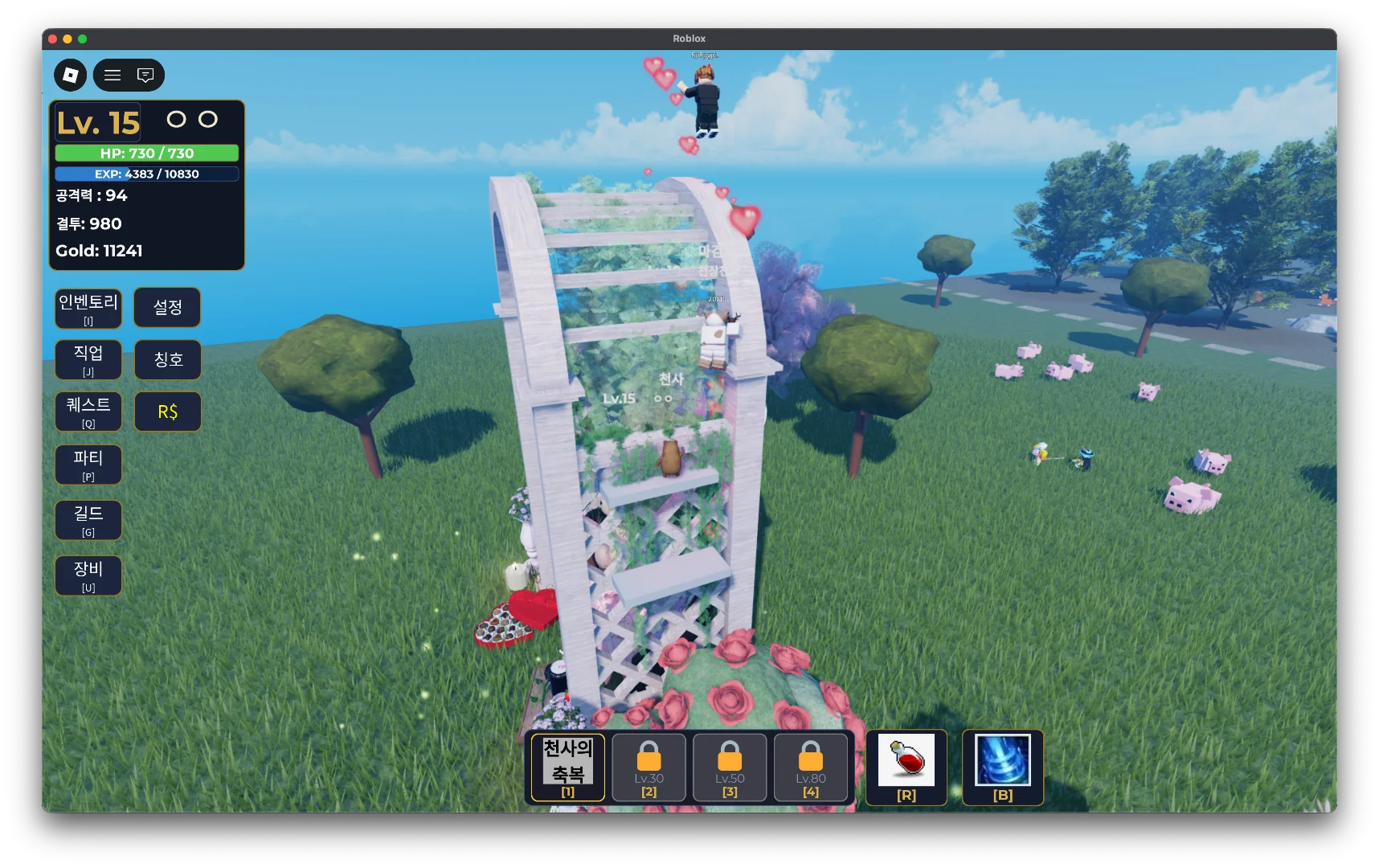Minimize the Roblox window
The height and width of the screenshot is (868, 1379).
pos(68,39)
